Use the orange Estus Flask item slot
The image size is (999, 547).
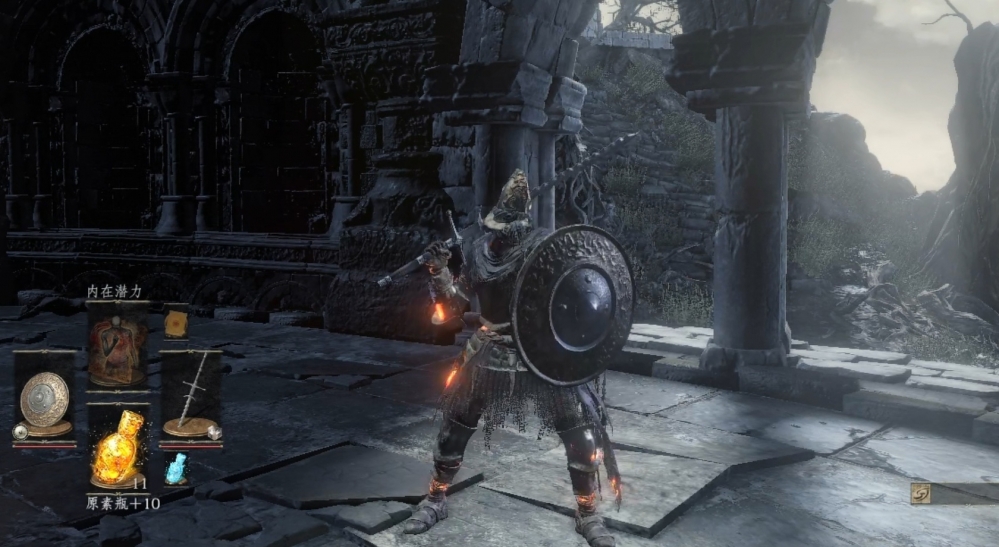click(117, 448)
